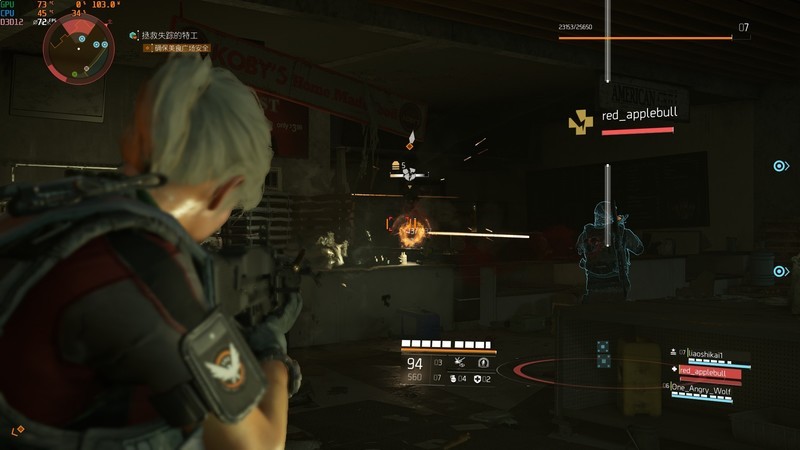Click the circular minimap

click(73, 48)
